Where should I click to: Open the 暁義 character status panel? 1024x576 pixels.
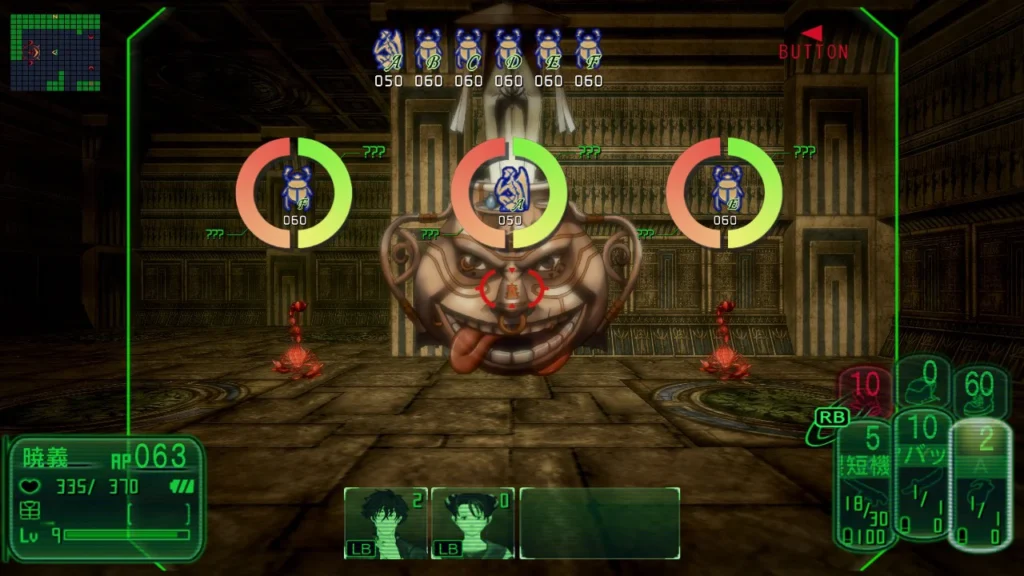[x=106, y=497]
